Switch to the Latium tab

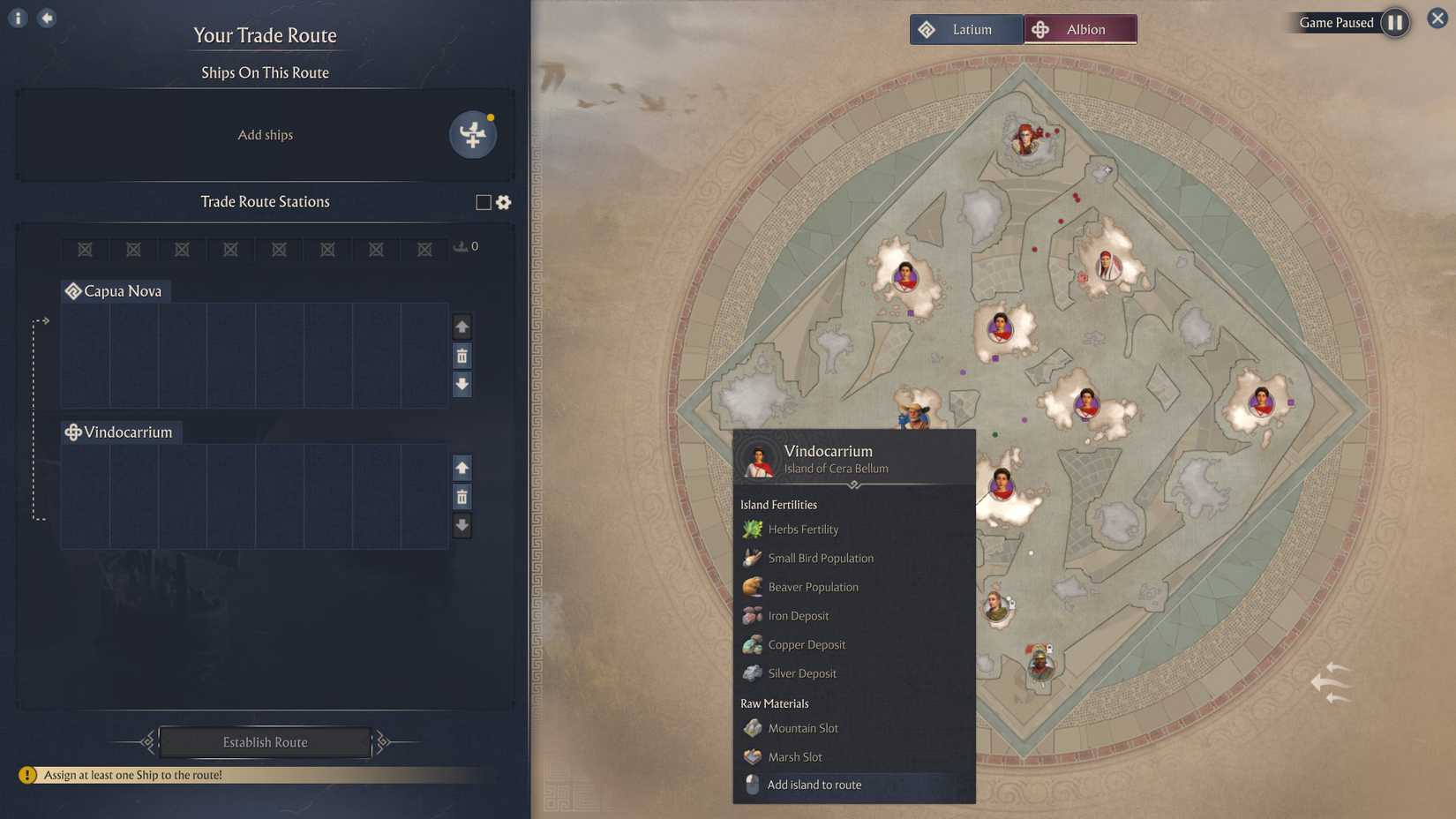(x=966, y=28)
